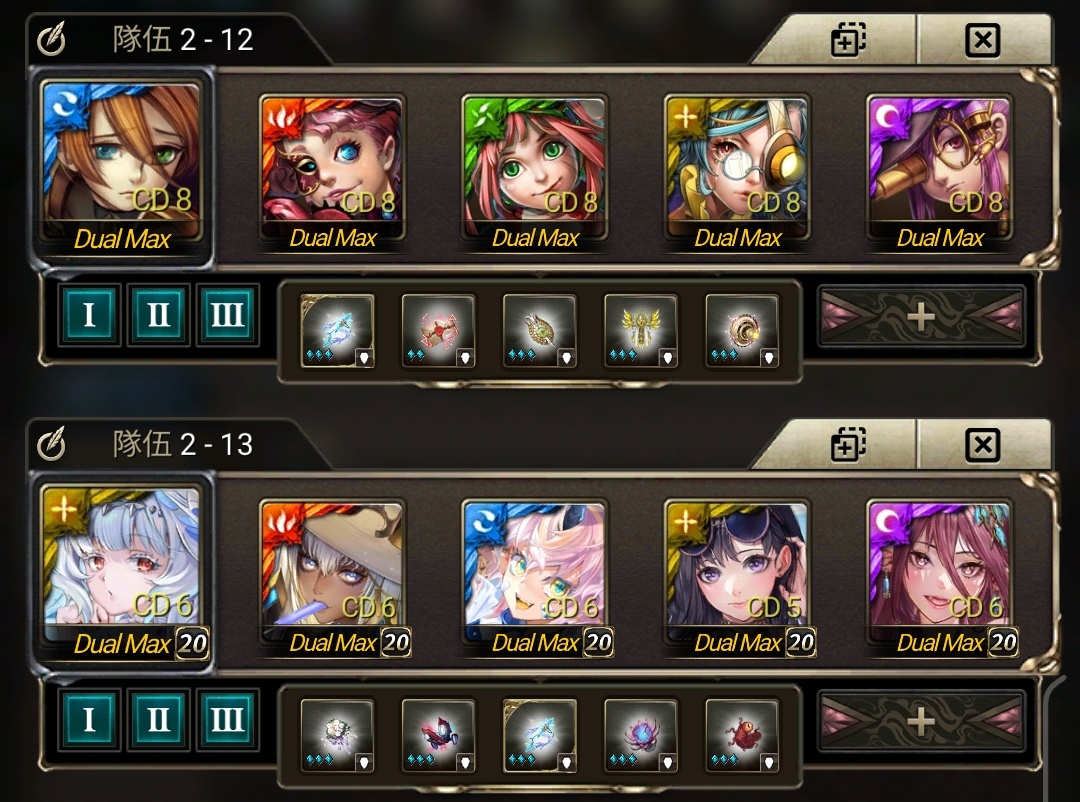Switch team 2-13 to preset II

[x=158, y=719]
